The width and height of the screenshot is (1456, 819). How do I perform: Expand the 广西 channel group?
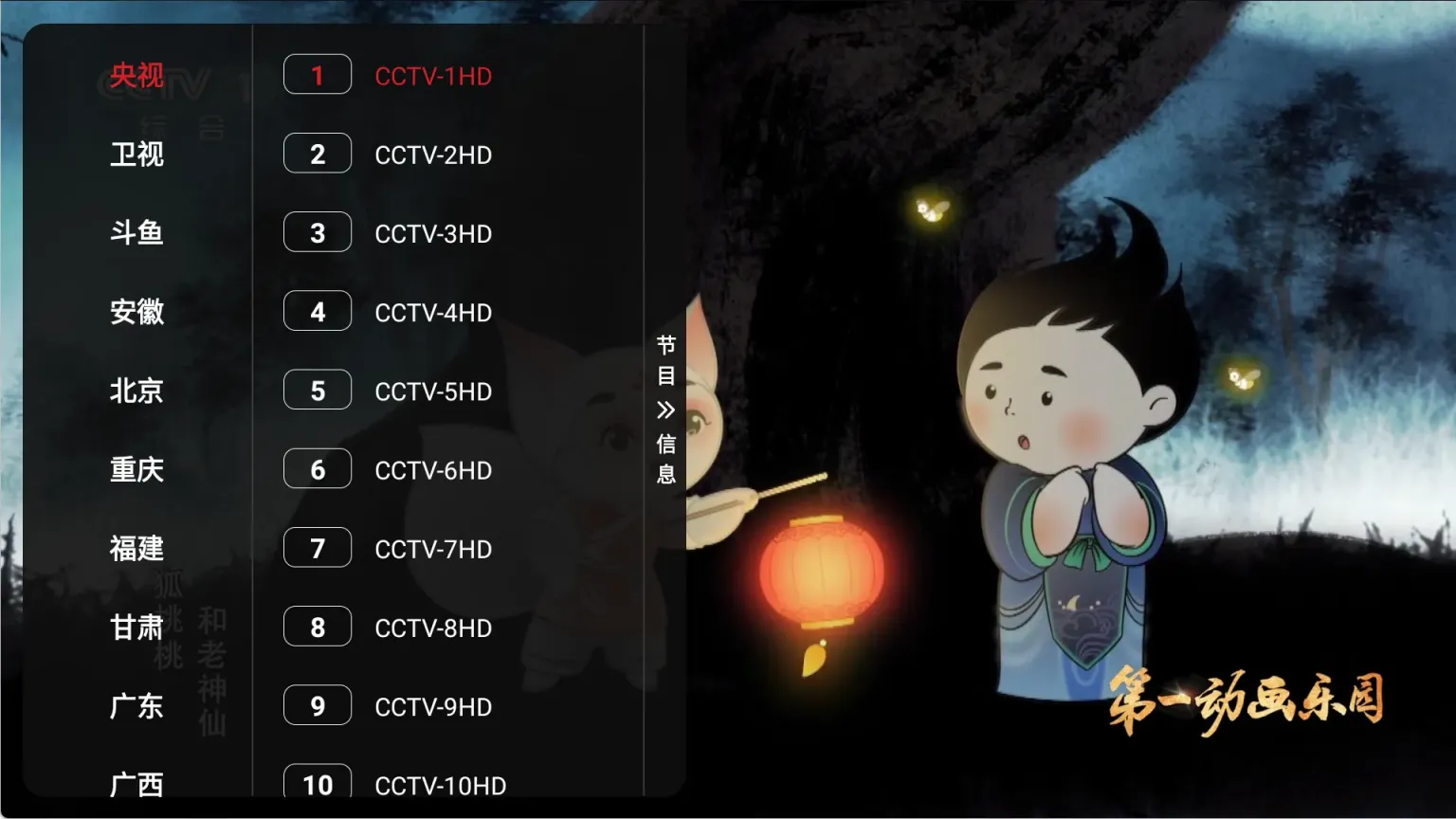(x=136, y=785)
